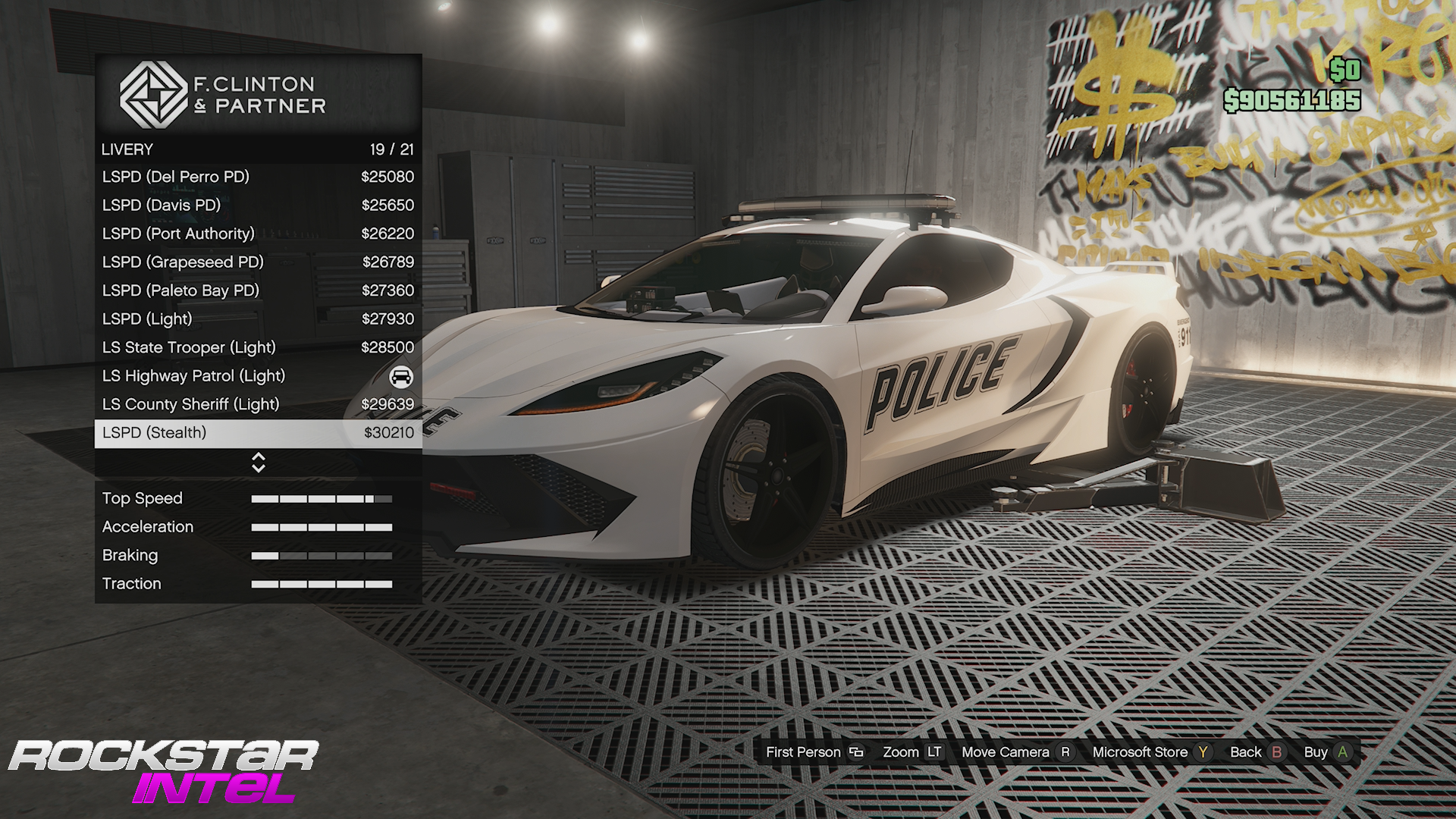Select the LSPD (Del Perro PD) livery

point(258,177)
